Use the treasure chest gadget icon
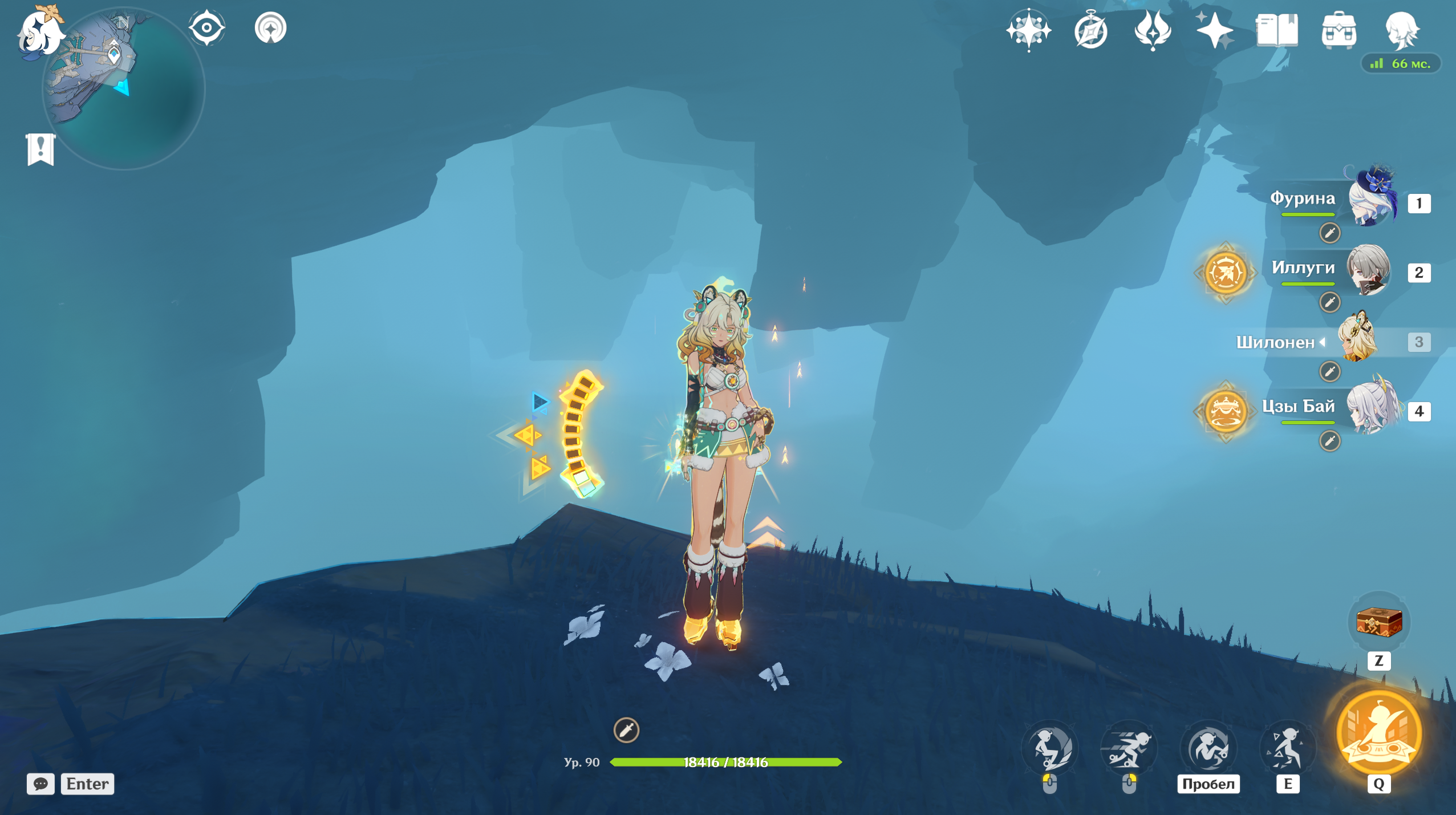This screenshot has height=815, width=1456. 1379,622
